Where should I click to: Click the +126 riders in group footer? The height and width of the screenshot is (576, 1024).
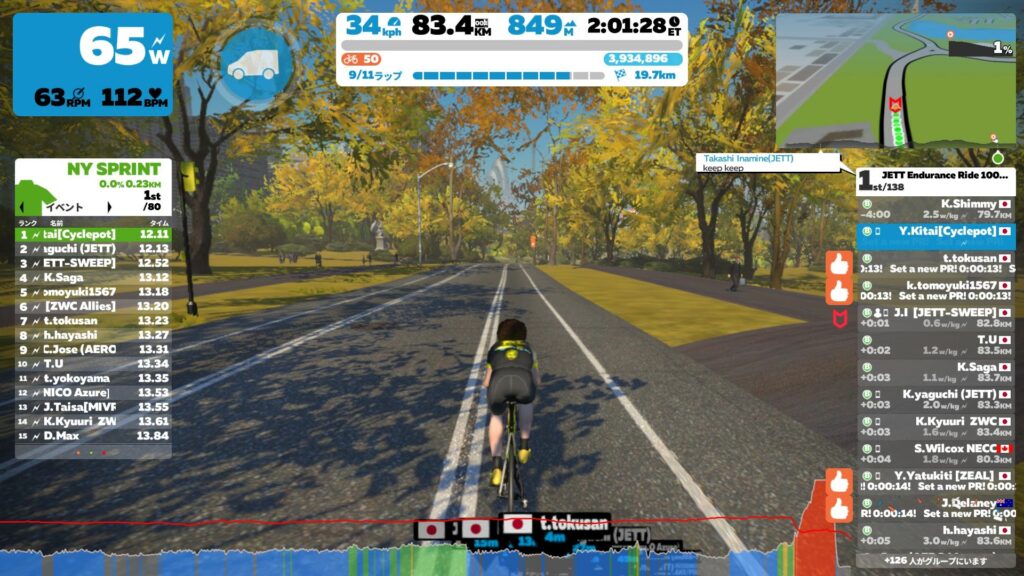click(935, 561)
